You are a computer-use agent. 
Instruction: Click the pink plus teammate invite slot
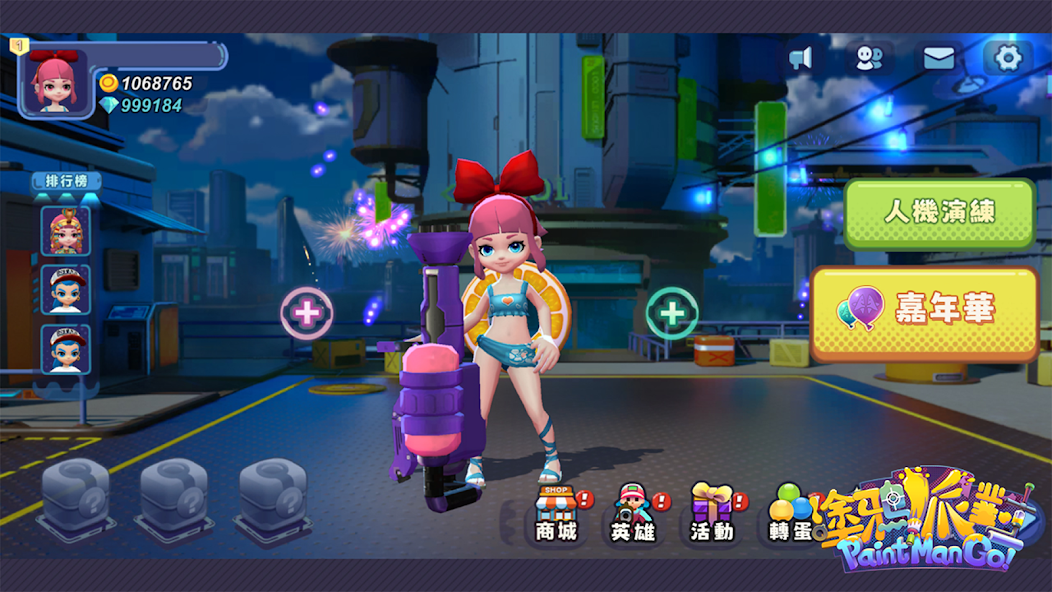(307, 313)
